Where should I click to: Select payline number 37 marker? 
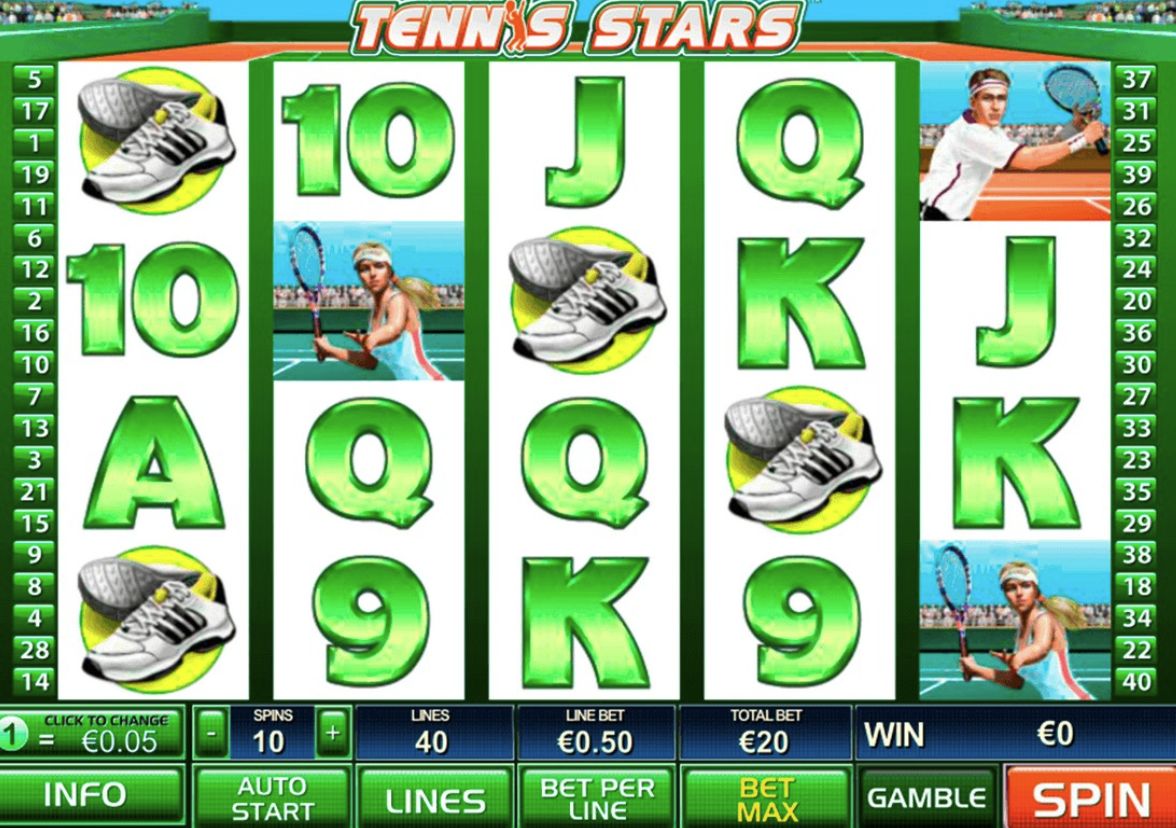pos(1138,78)
